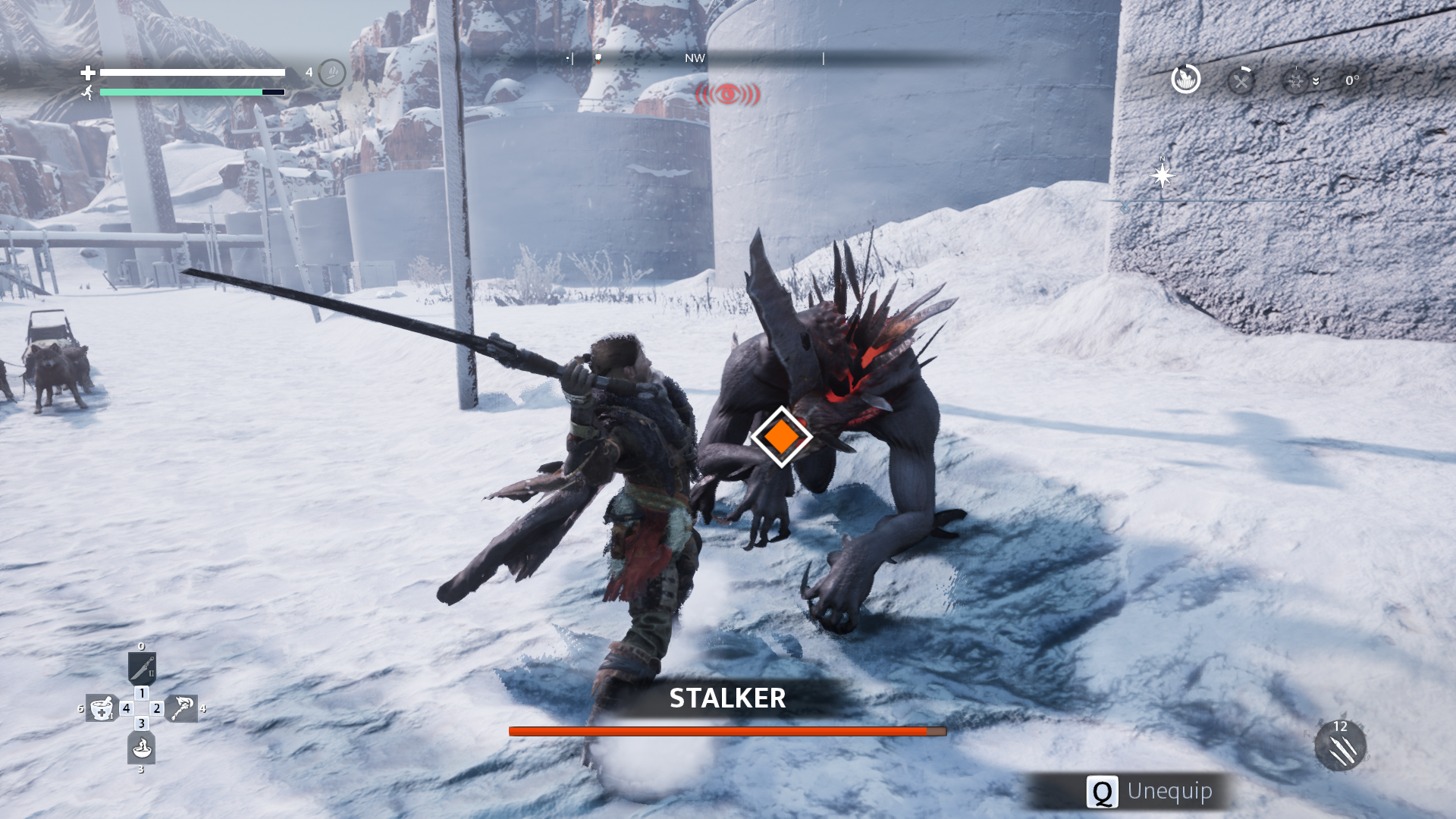The height and width of the screenshot is (819, 1456).
Task: Click the fork and knife hunger icon
Action: (x=1241, y=81)
